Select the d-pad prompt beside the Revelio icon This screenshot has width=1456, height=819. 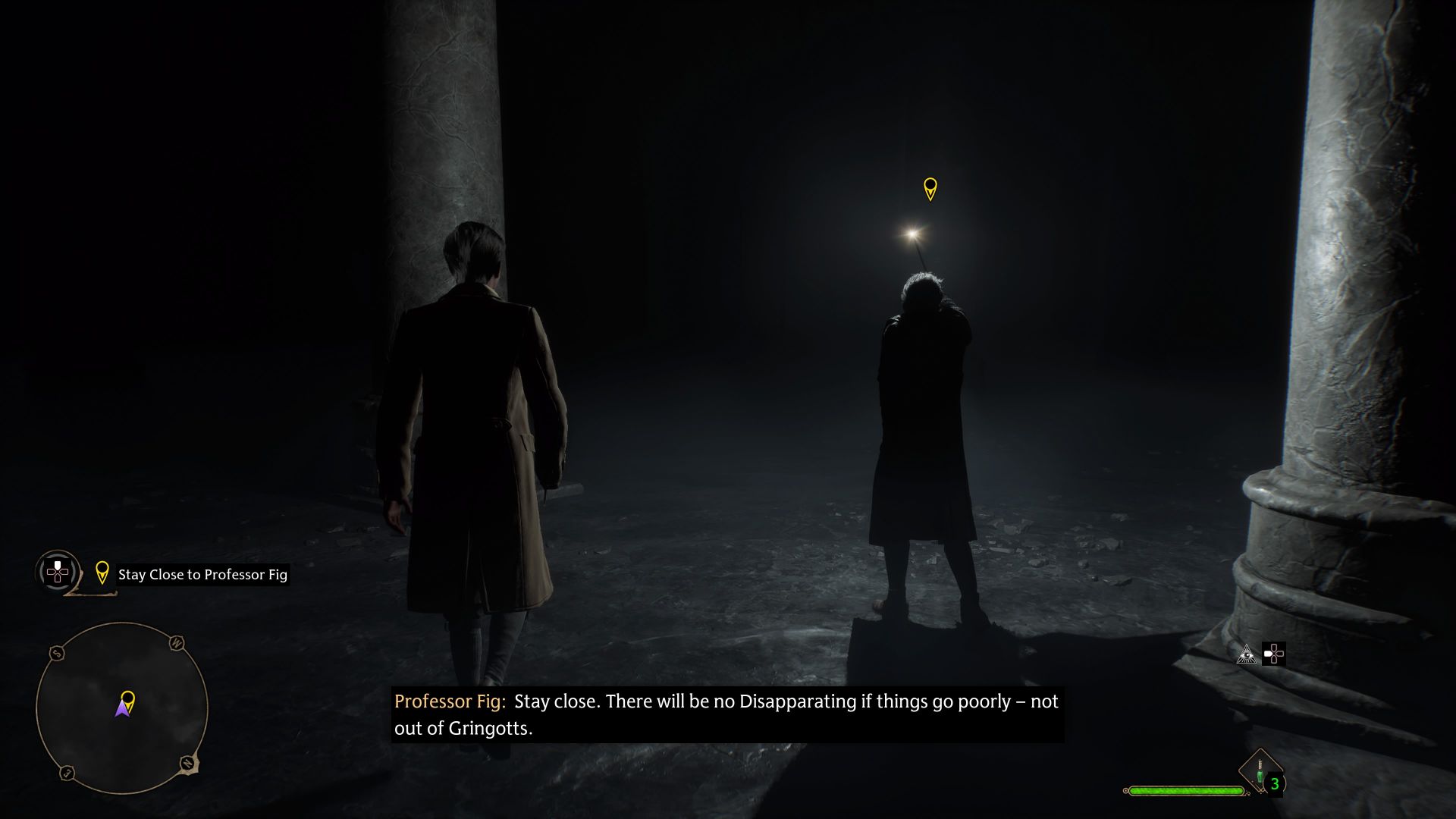[x=1275, y=654]
